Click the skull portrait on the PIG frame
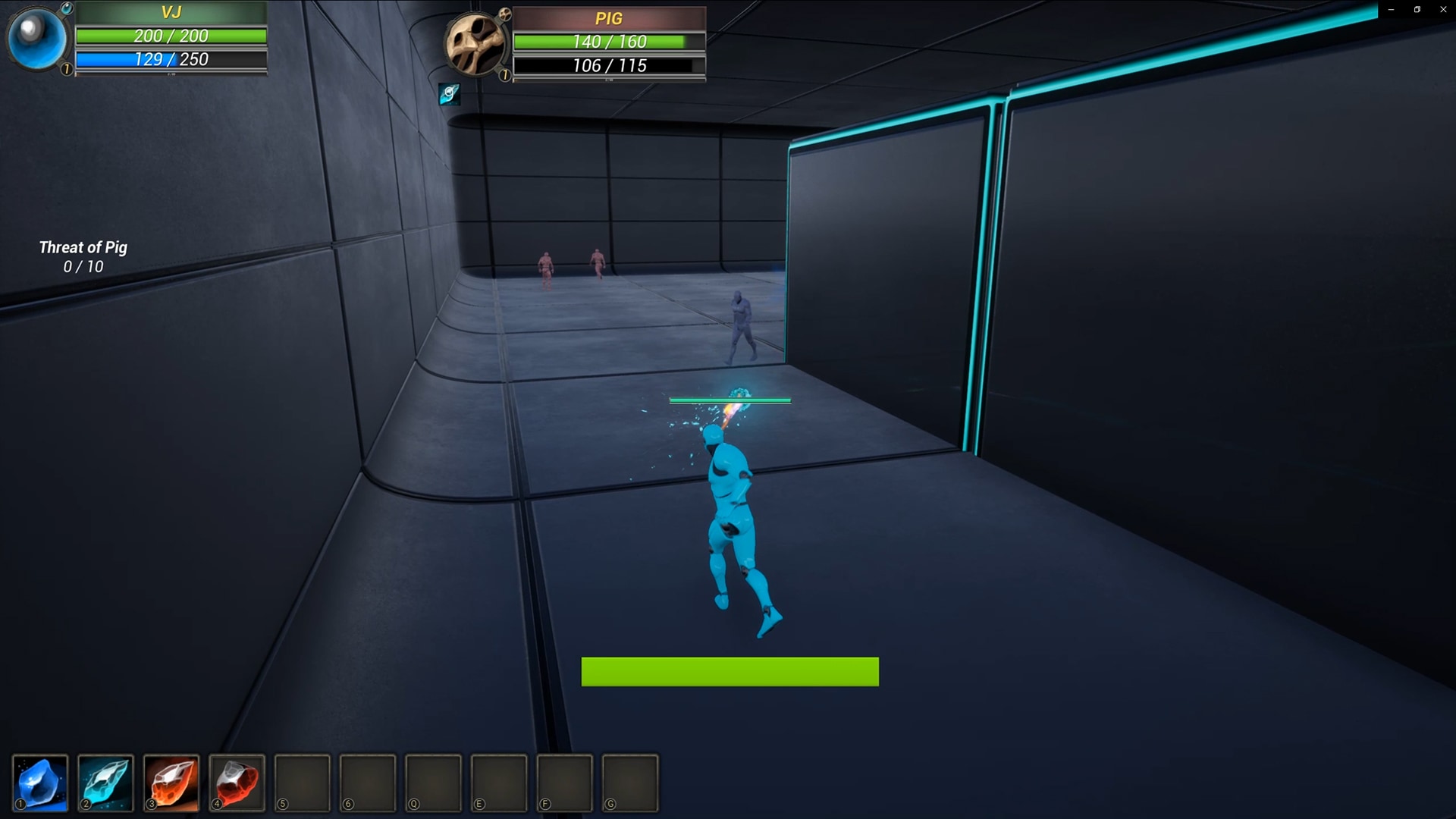Screen dimensions: 1456x819 (x=477, y=44)
